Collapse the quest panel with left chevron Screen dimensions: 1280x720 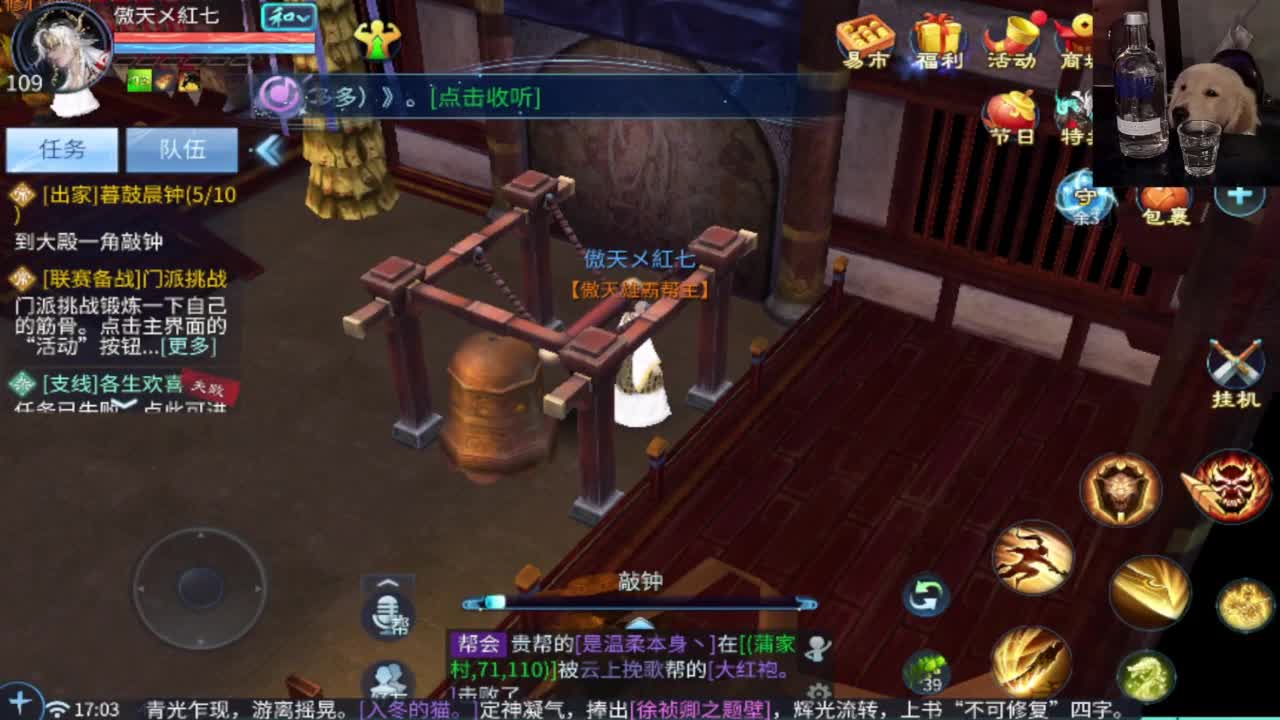coord(270,149)
